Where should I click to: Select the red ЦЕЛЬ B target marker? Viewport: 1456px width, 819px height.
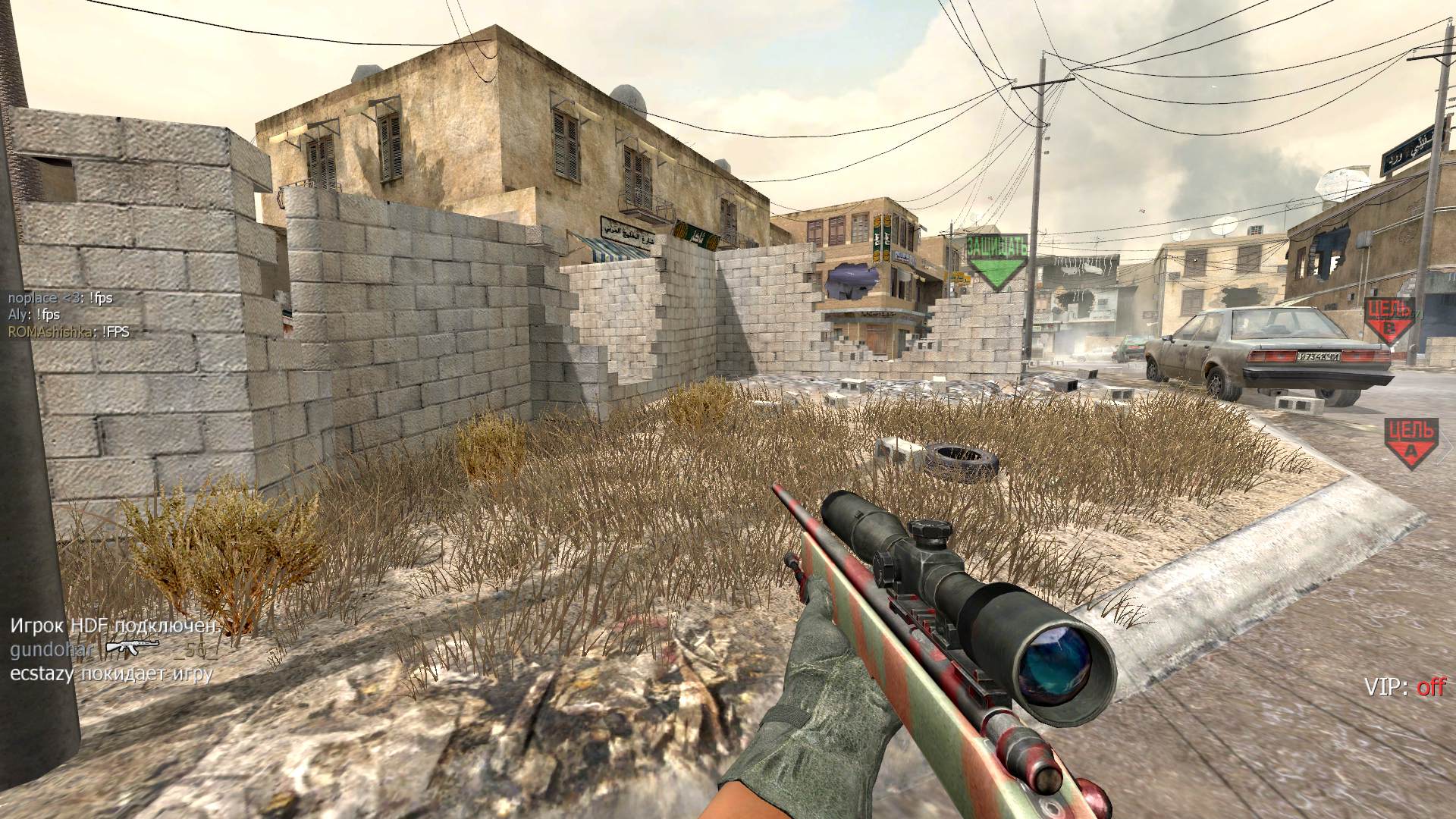[x=1389, y=318]
